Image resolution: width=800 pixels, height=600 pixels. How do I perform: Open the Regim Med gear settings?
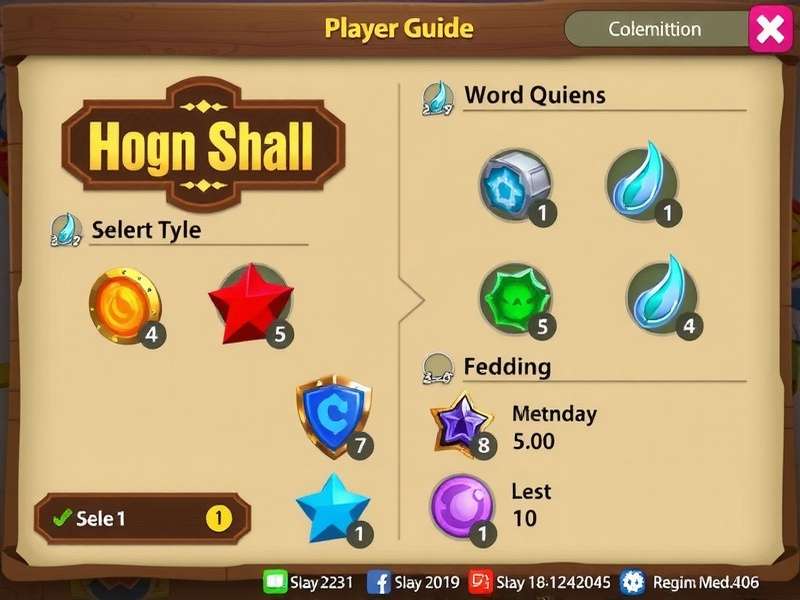pos(633,582)
